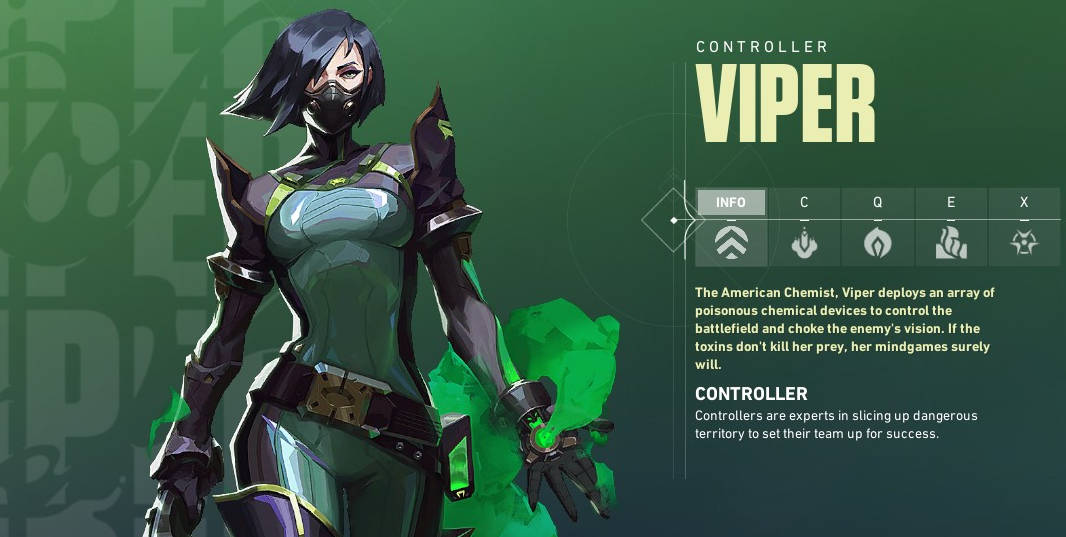Viewport: 1066px width, 537px height.
Task: Select the INFO tab
Action: [731, 202]
